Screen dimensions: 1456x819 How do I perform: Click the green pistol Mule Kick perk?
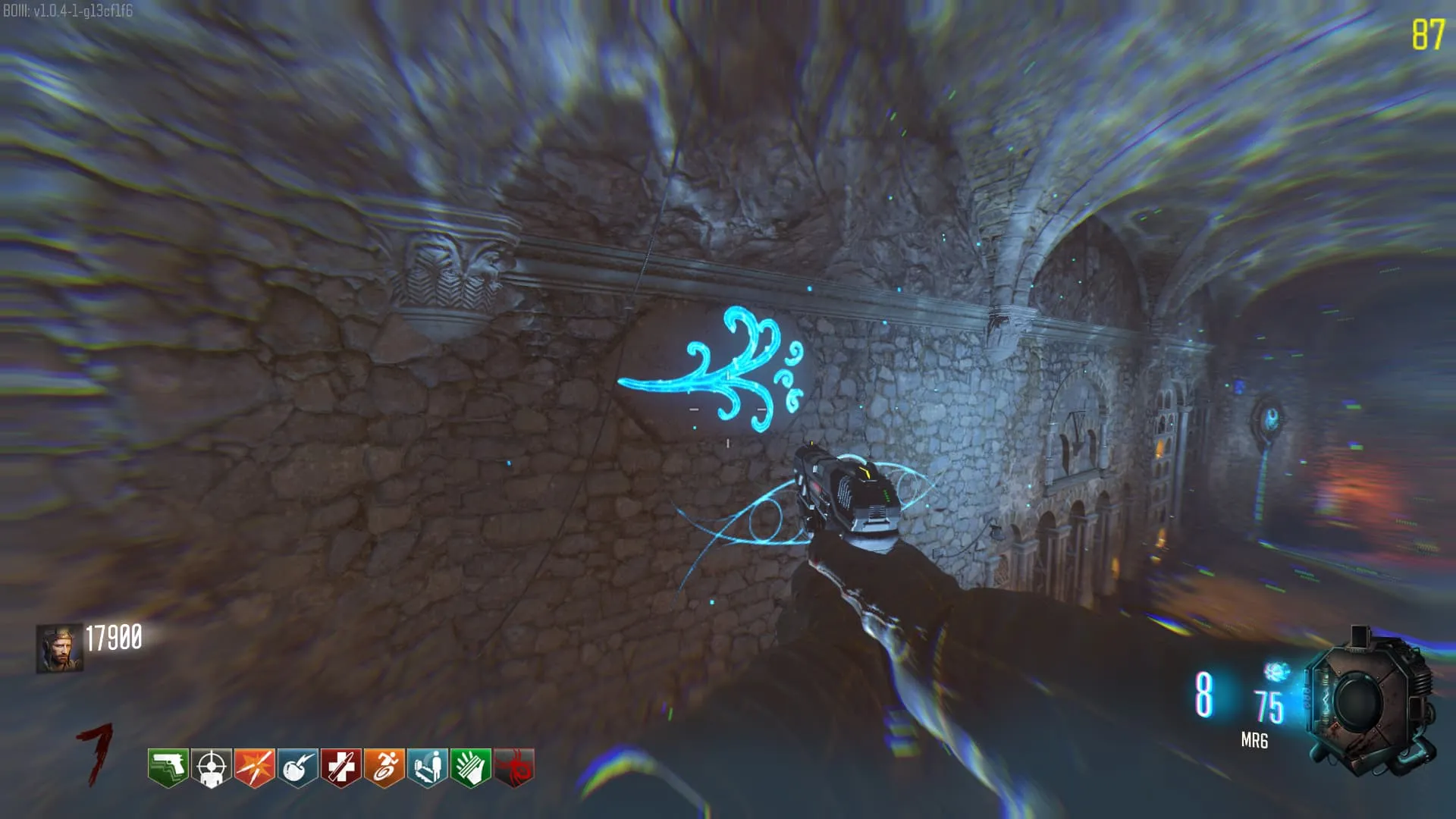168,767
